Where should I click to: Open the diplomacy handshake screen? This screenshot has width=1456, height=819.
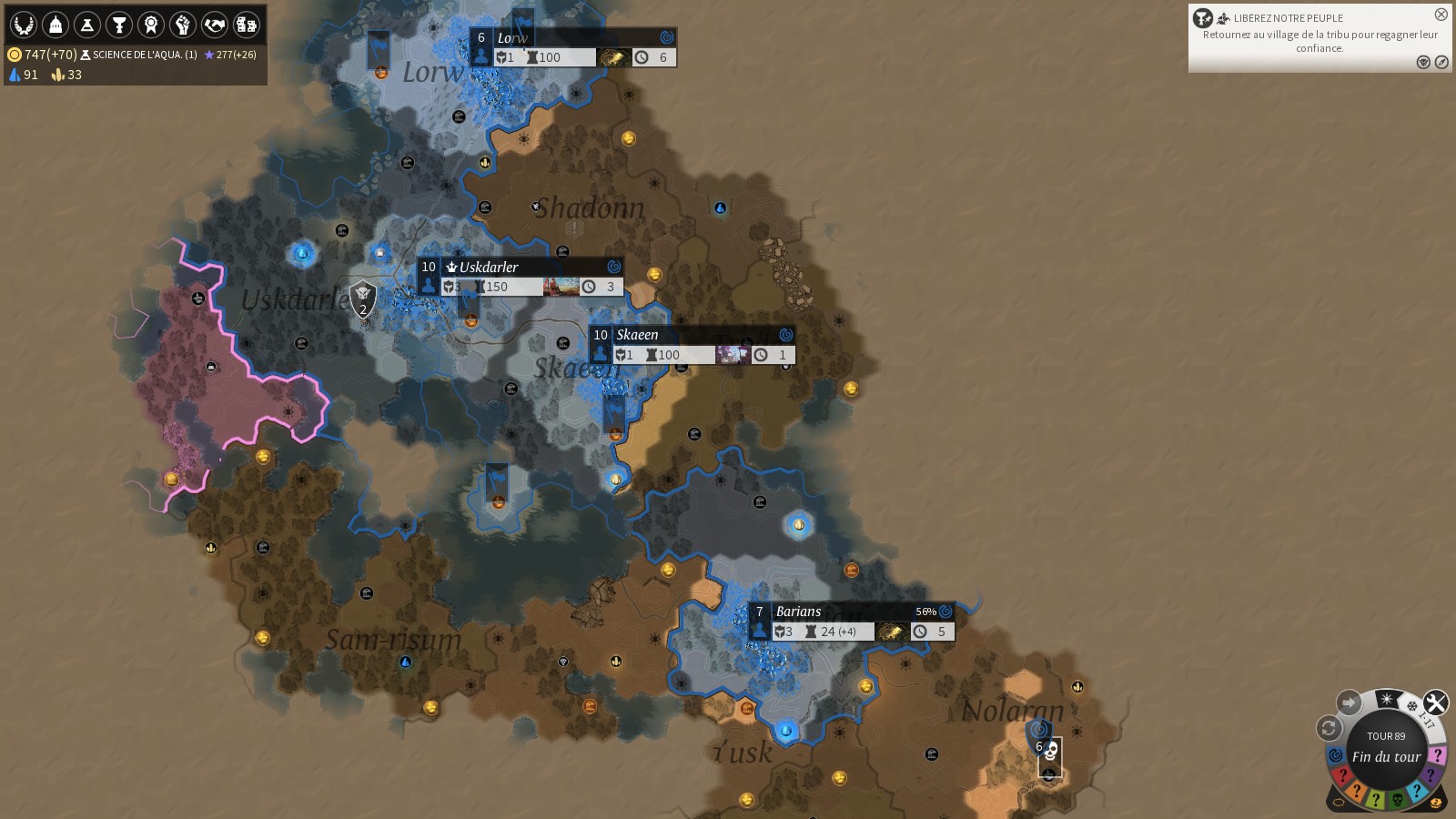click(x=215, y=25)
